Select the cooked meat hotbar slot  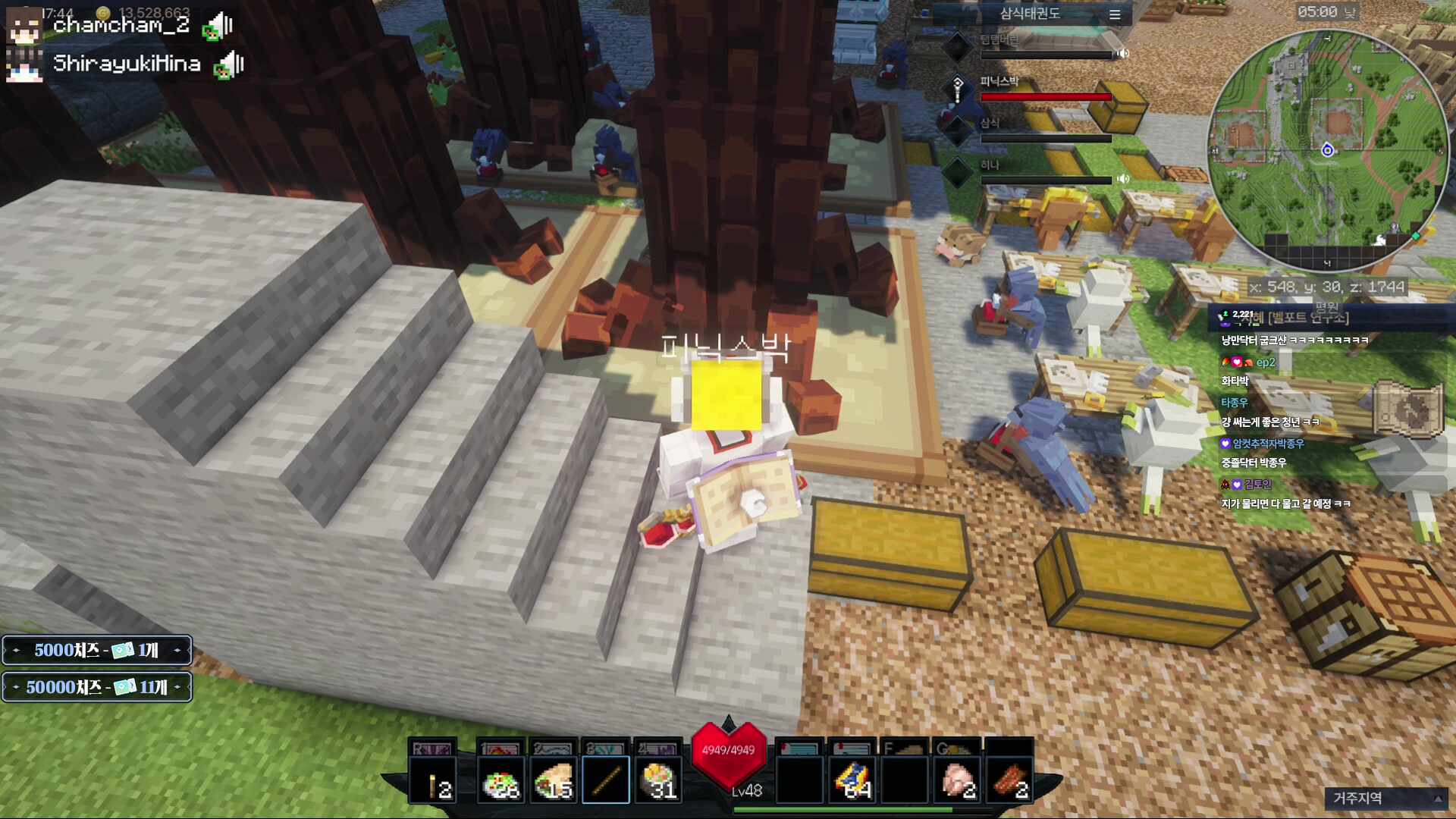coord(1009,780)
